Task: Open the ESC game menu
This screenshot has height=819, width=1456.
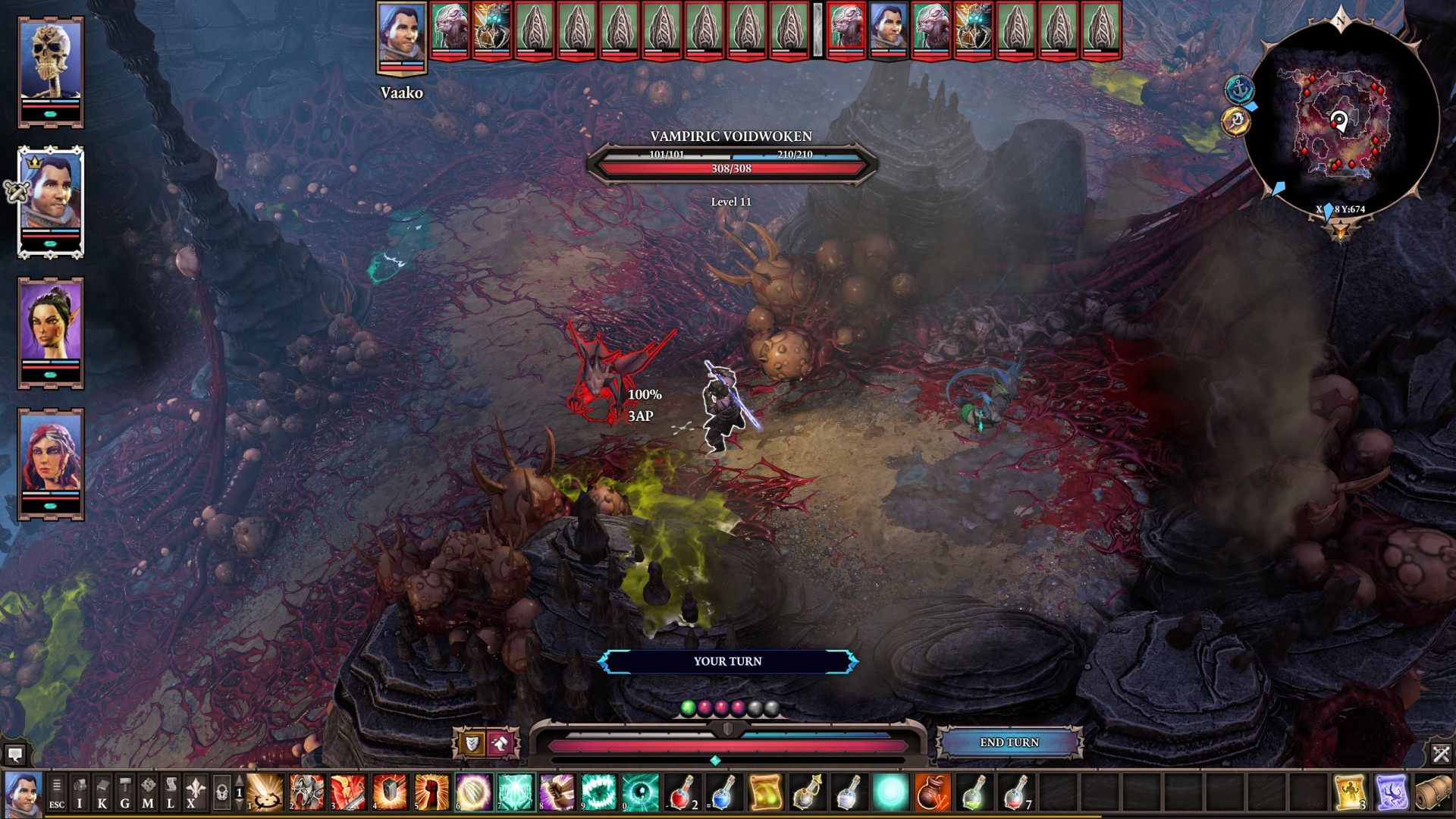Action: click(57, 793)
